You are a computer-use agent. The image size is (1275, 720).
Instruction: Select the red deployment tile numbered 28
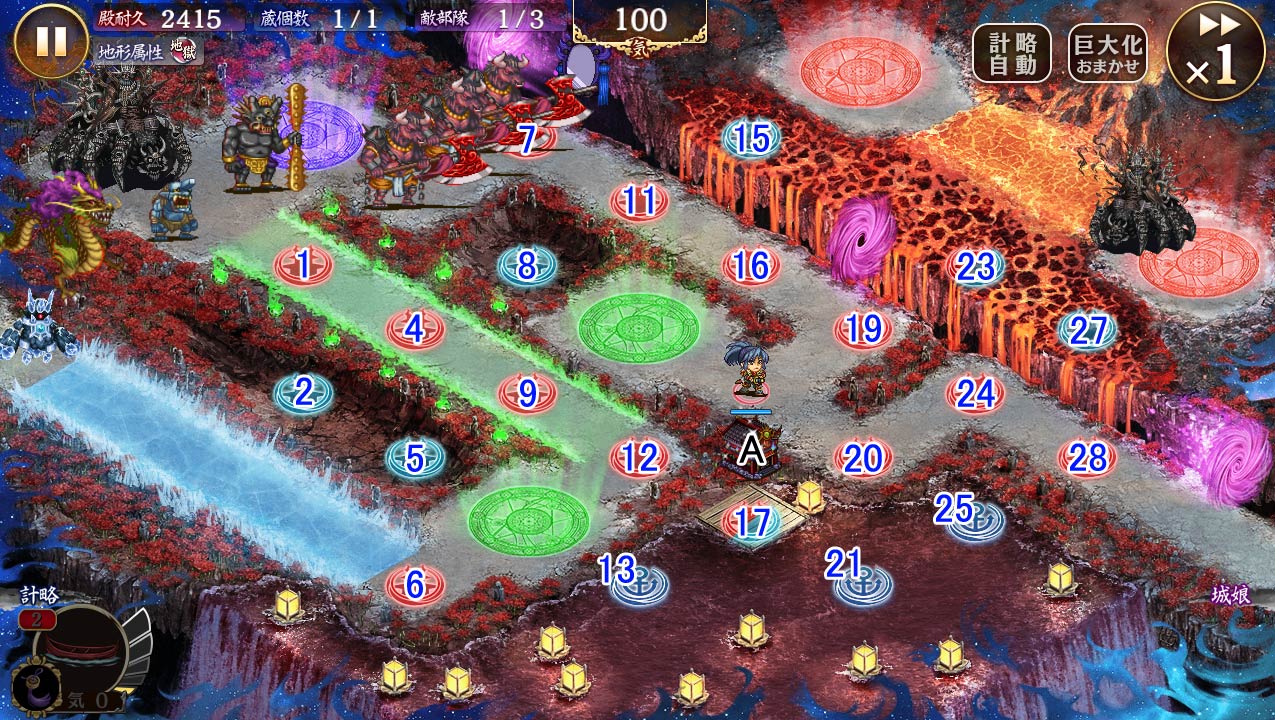(x=1087, y=458)
